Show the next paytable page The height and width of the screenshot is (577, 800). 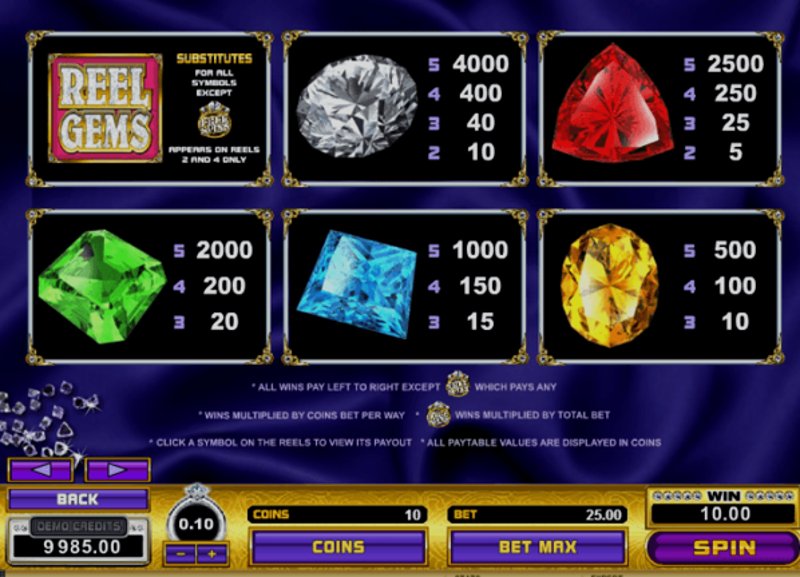tap(117, 469)
